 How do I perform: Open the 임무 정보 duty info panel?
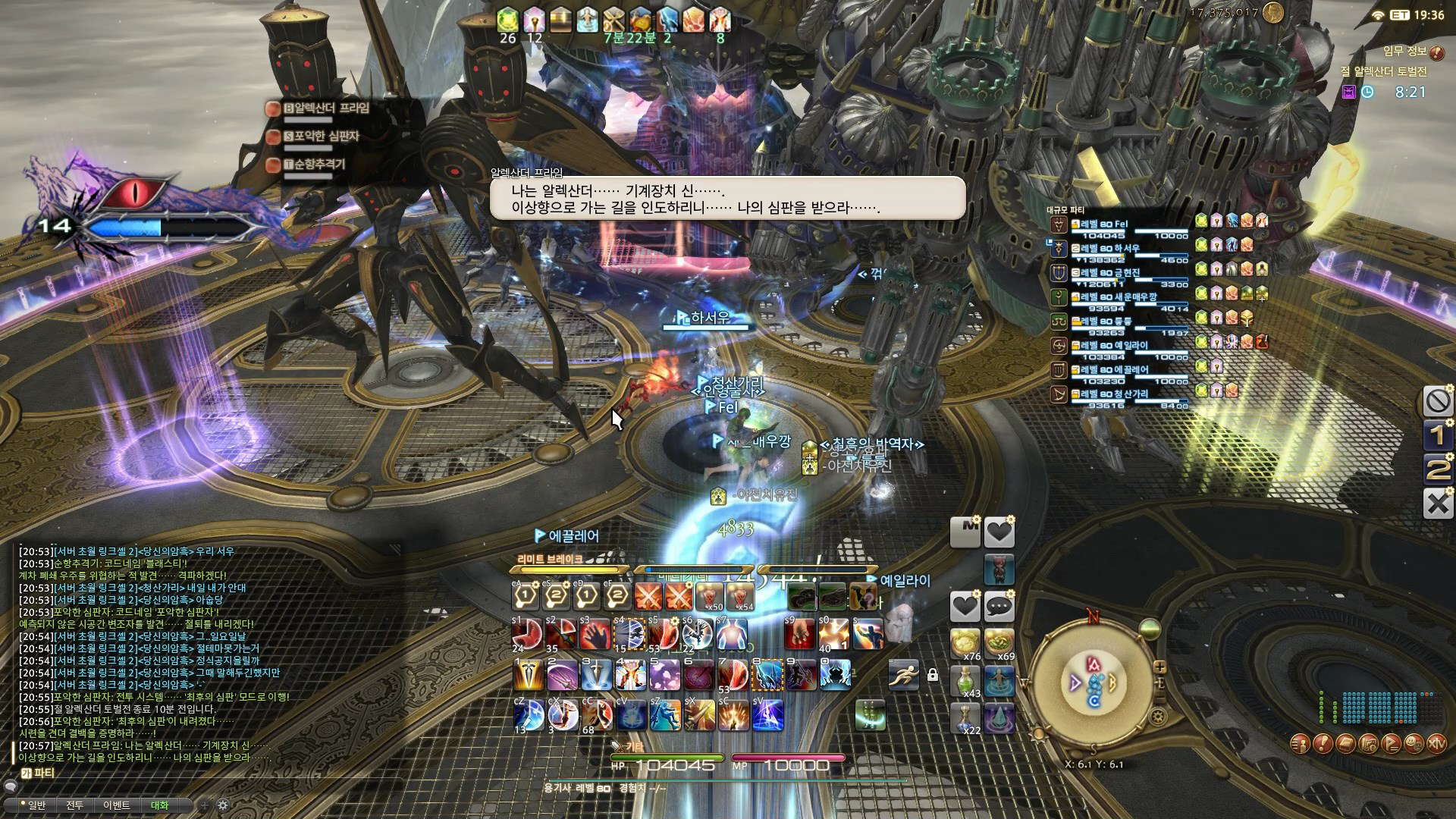tap(1404, 52)
